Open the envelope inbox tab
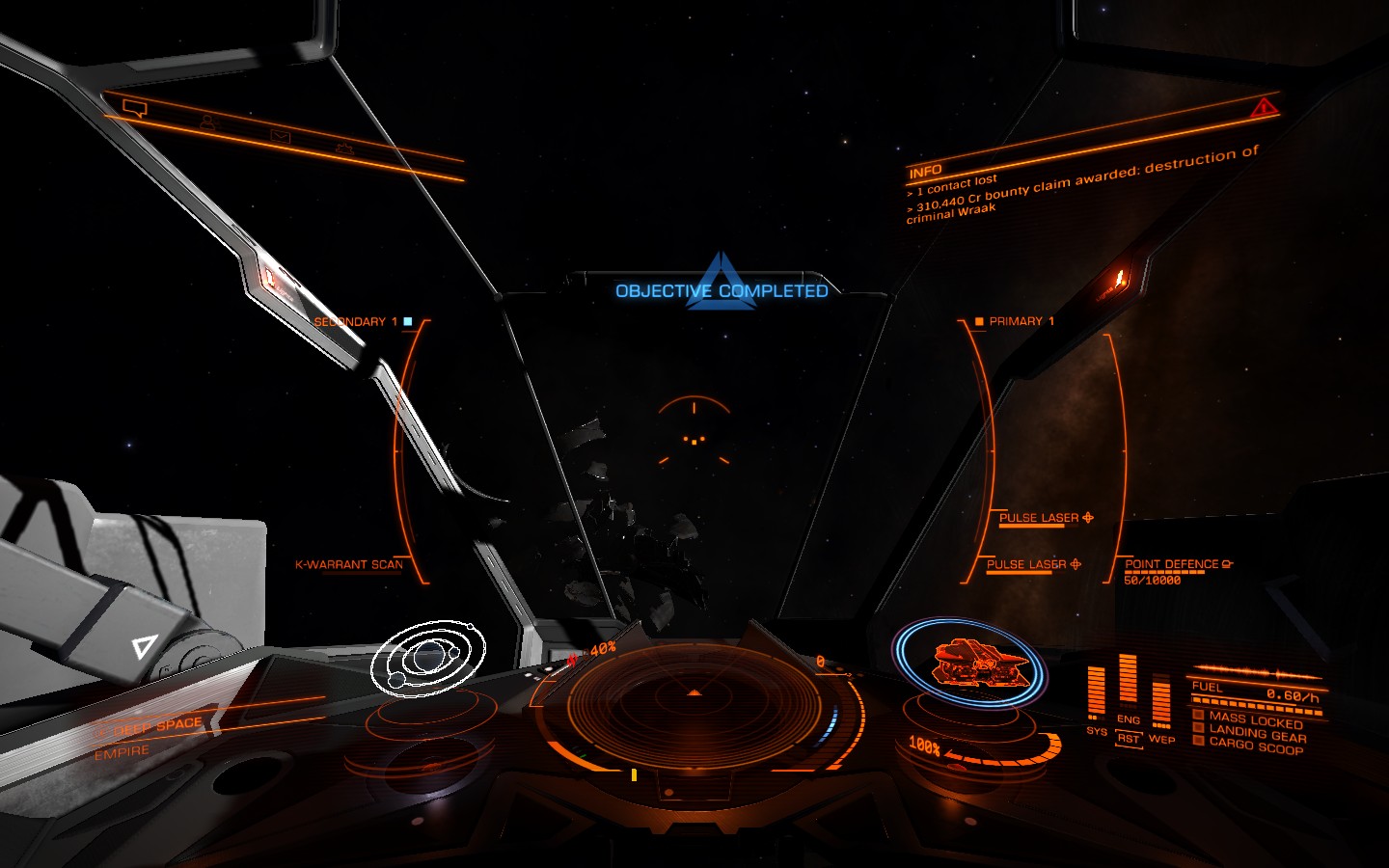Screen dimensions: 1389x868 click(x=280, y=137)
